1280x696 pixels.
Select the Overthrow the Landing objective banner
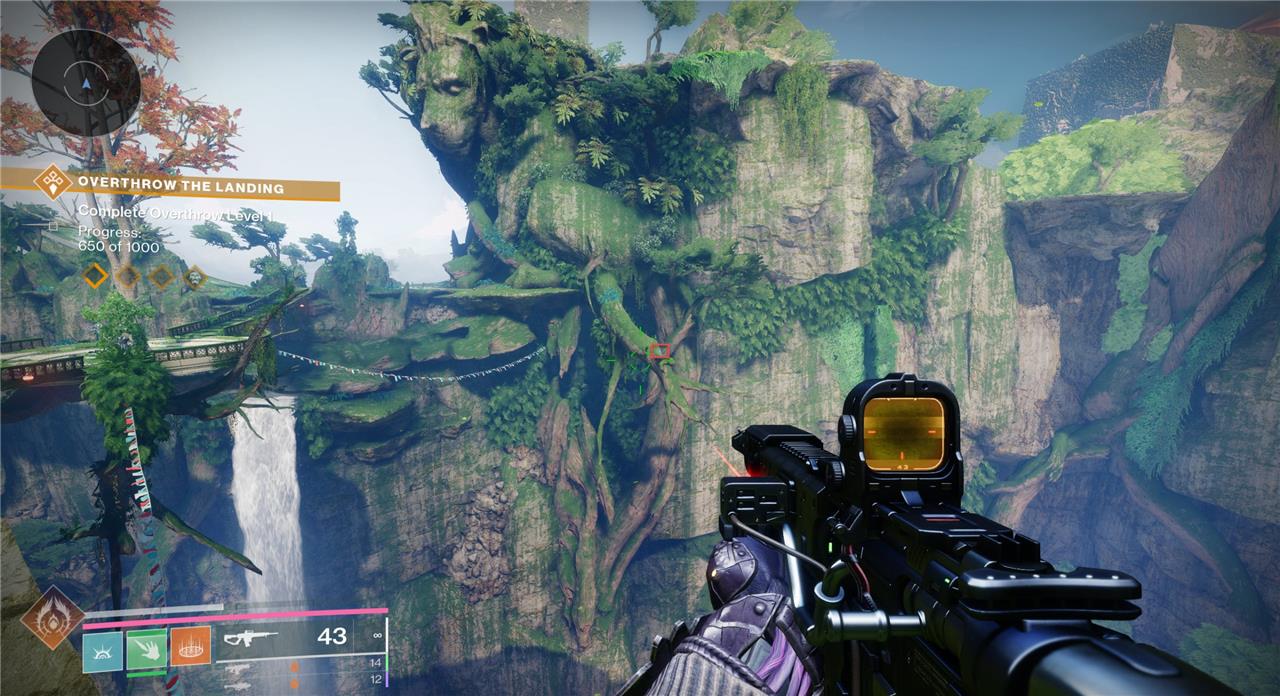click(x=181, y=187)
